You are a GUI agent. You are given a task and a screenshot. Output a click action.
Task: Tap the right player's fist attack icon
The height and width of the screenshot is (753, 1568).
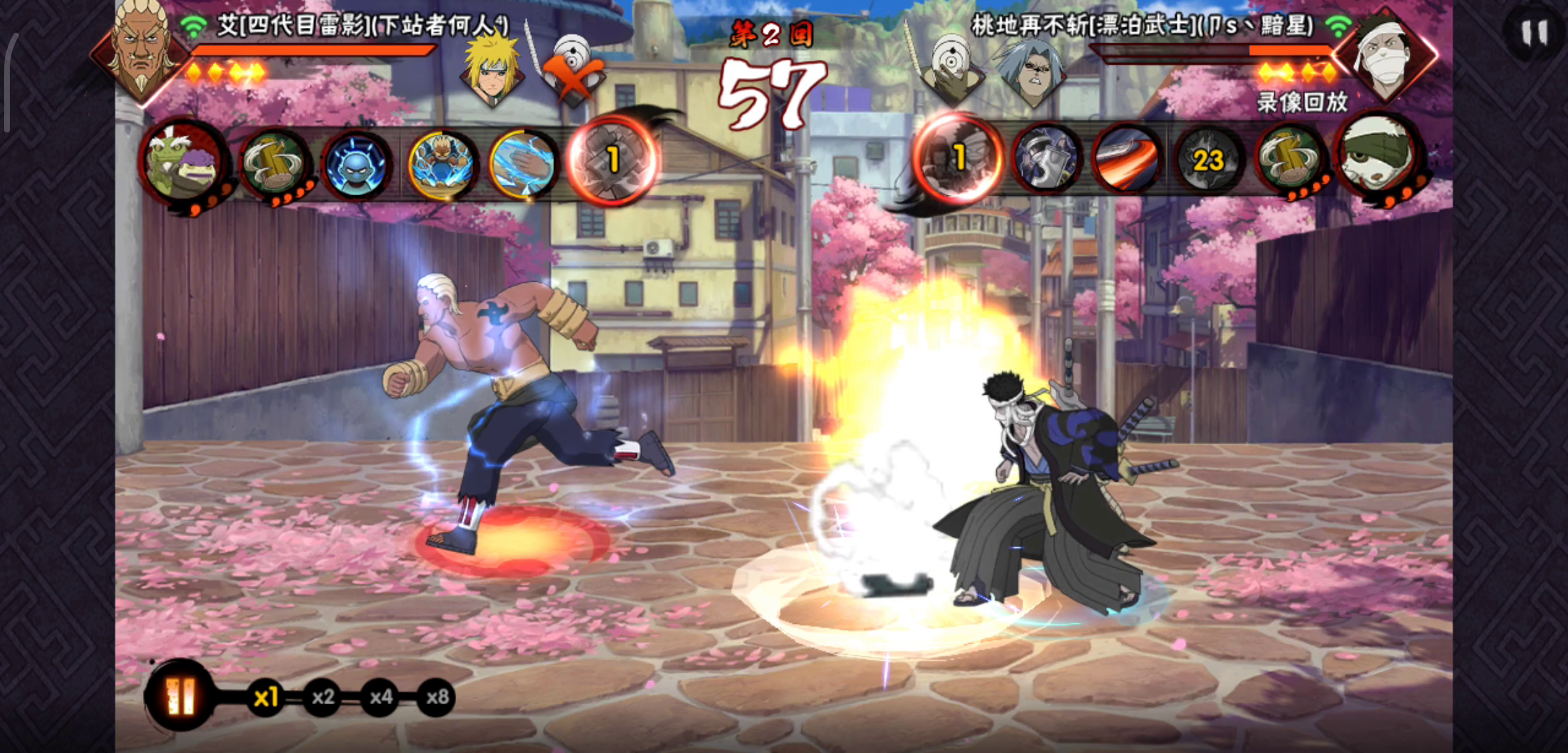pyautogui.click(x=957, y=159)
